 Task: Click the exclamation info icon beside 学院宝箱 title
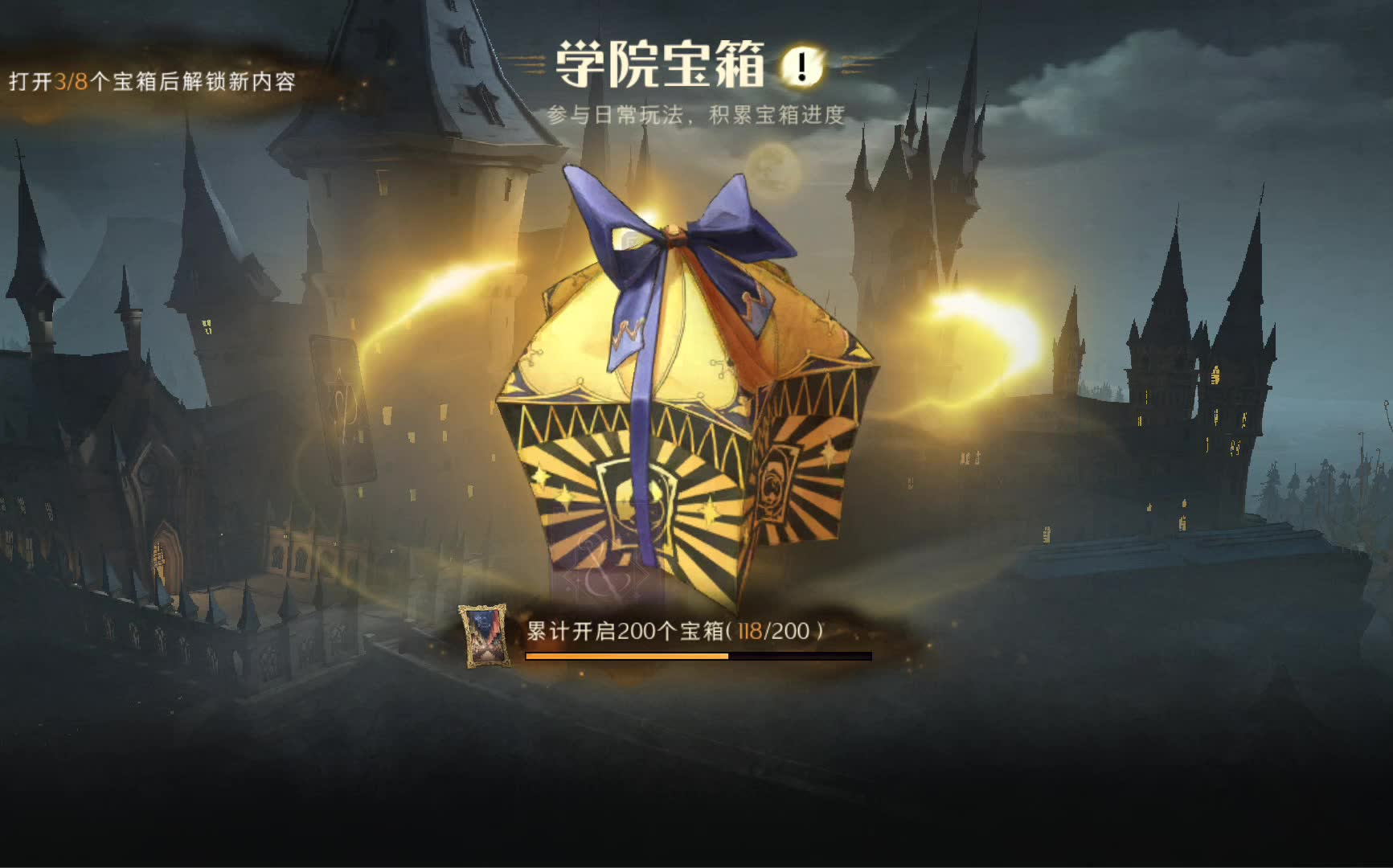[801, 65]
